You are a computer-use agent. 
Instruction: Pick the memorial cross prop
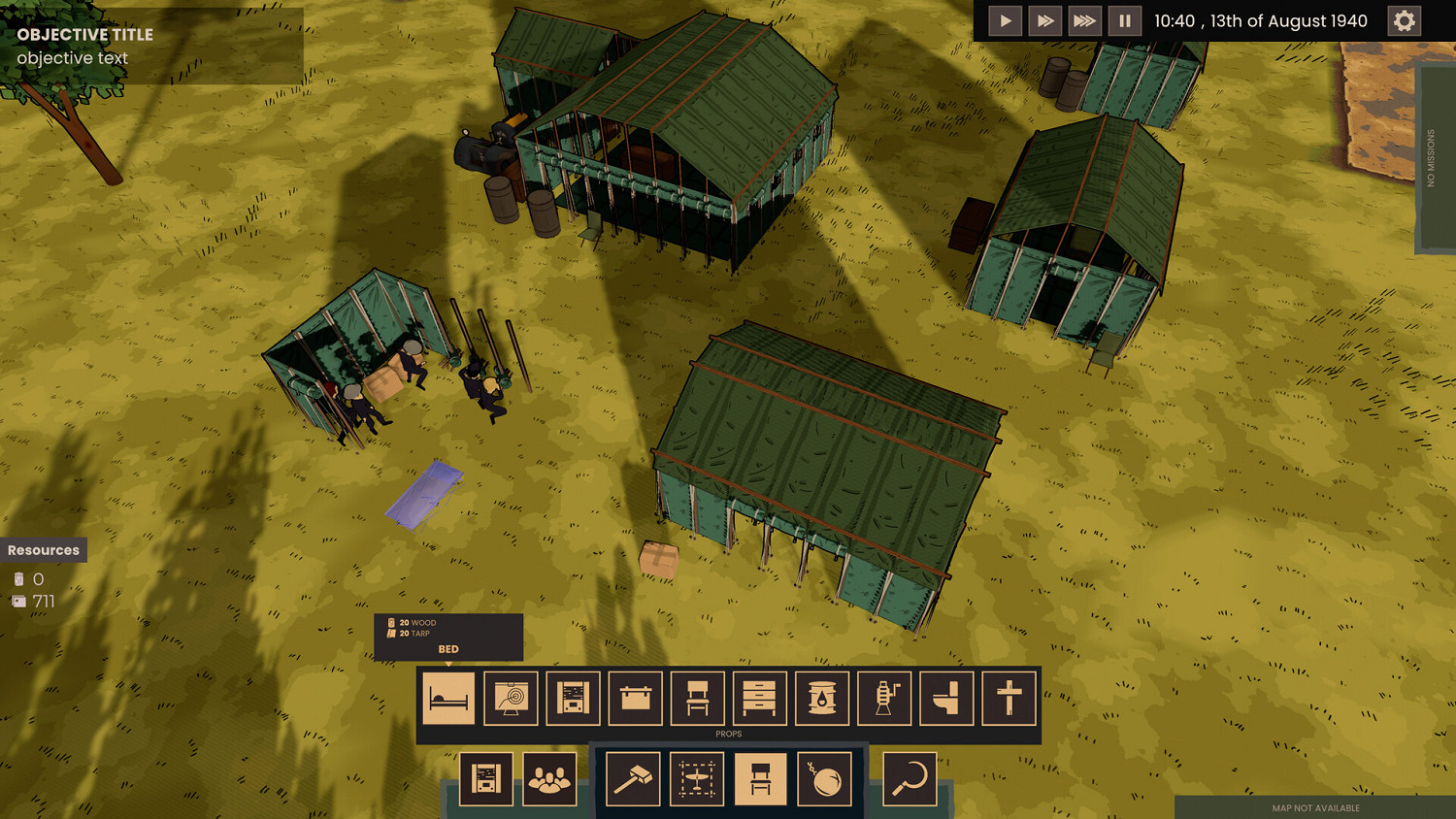click(1009, 699)
